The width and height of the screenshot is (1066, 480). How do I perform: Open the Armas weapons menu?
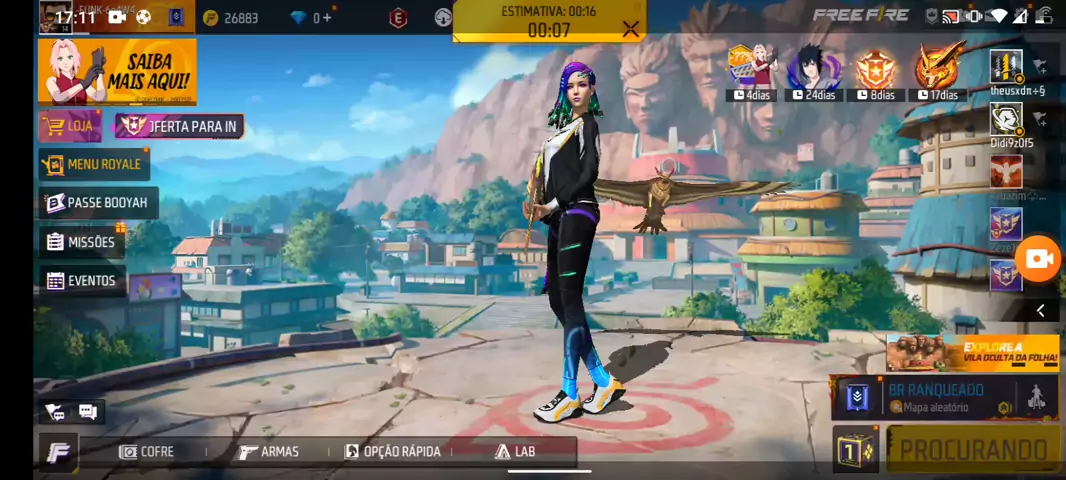(269, 452)
